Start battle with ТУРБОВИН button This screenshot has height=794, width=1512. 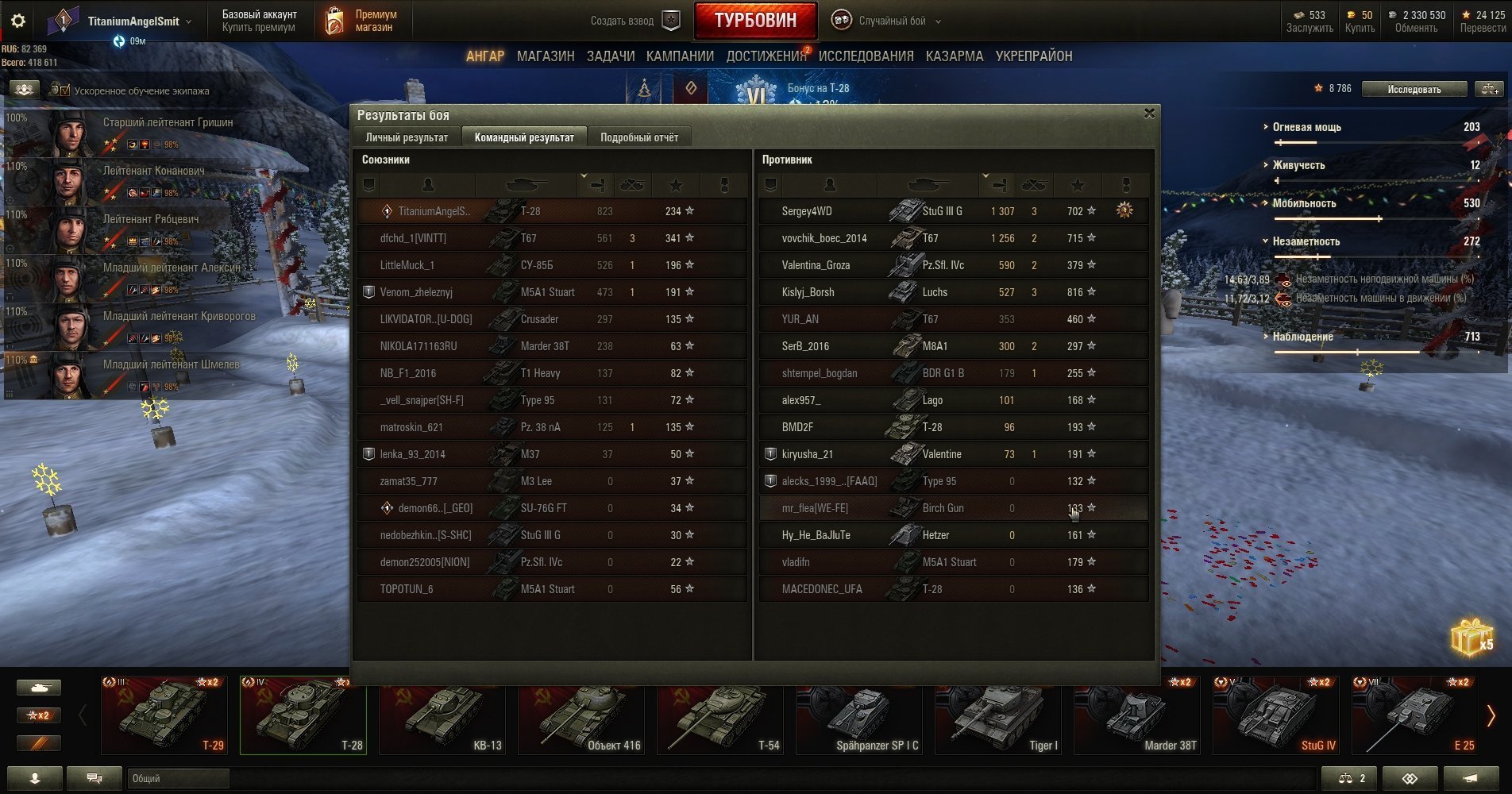754,21
